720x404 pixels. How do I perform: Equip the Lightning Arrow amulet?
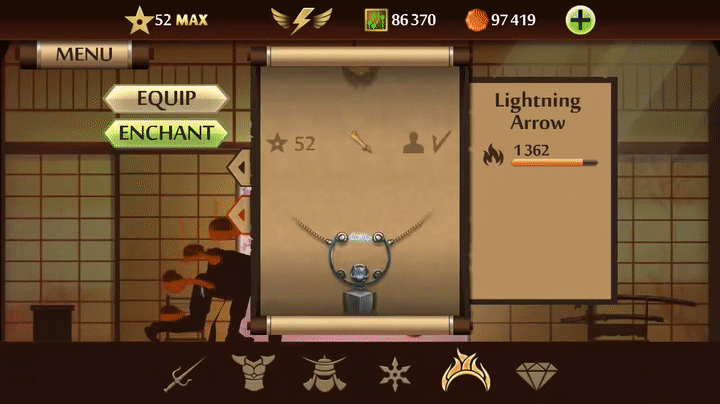pos(166,98)
